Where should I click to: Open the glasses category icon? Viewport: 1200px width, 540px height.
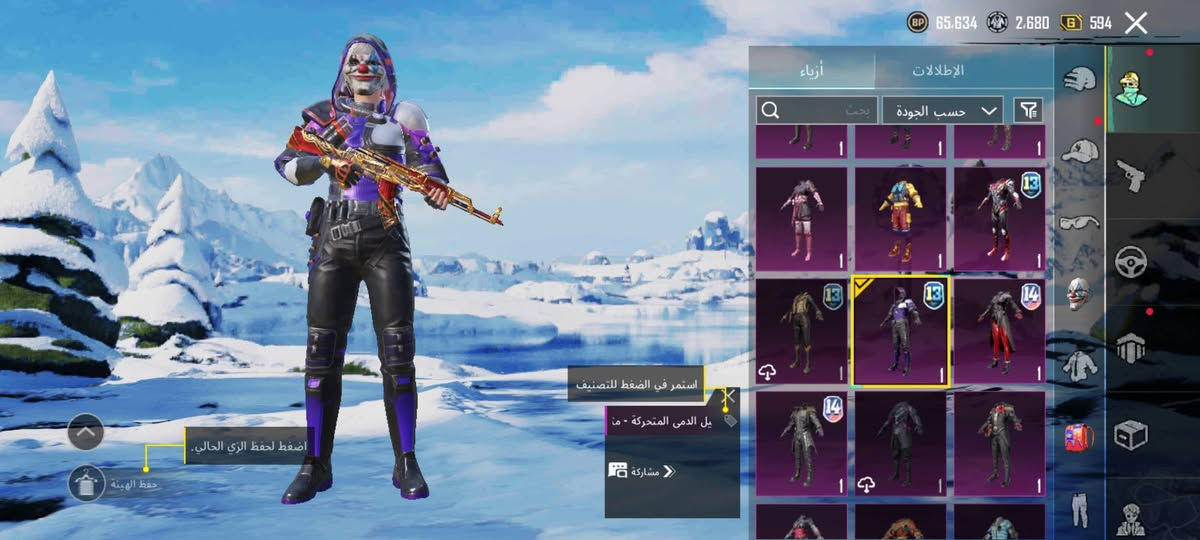pos(1080,222)
